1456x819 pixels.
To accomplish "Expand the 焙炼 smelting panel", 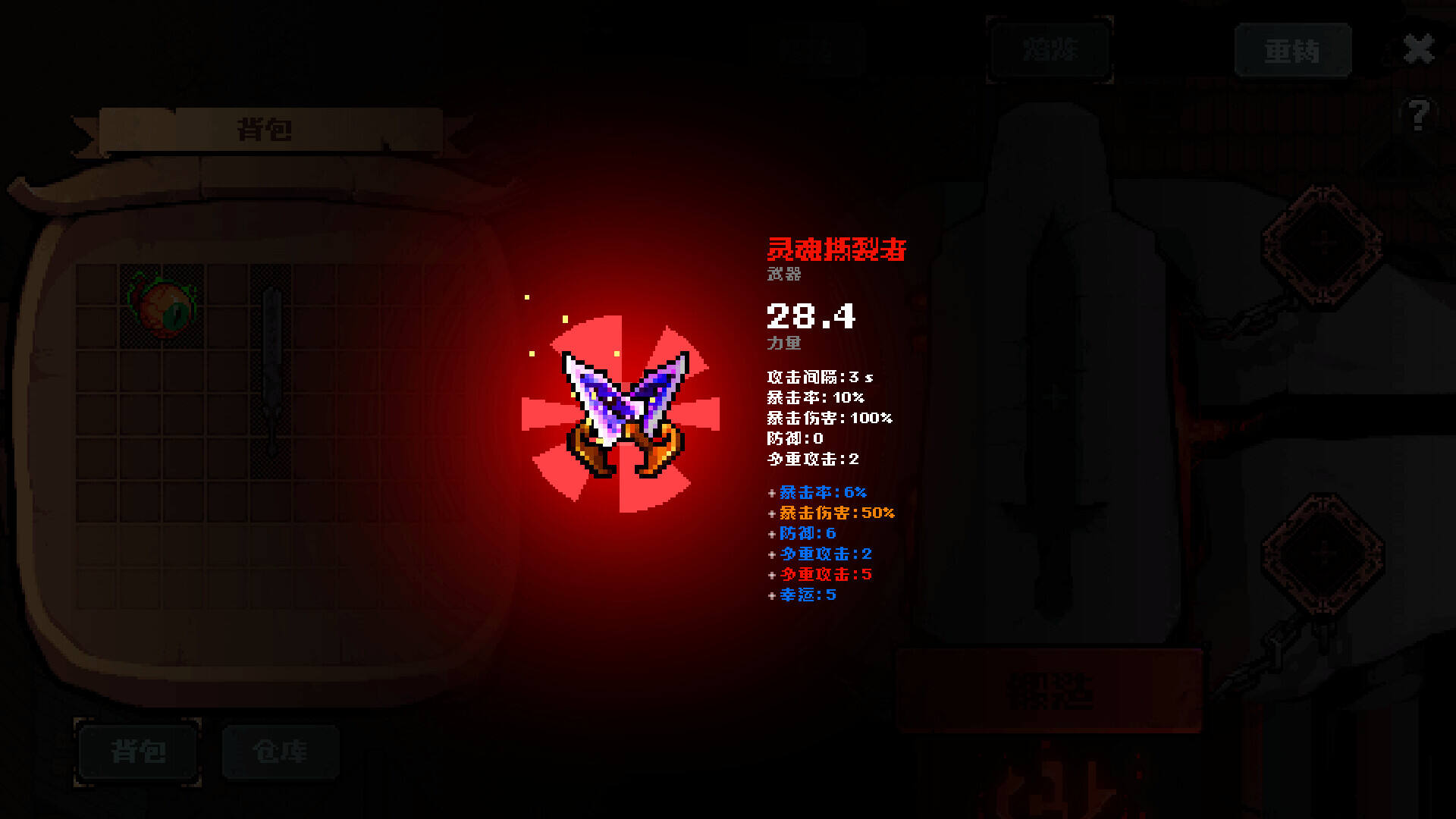I will 1050,50.
